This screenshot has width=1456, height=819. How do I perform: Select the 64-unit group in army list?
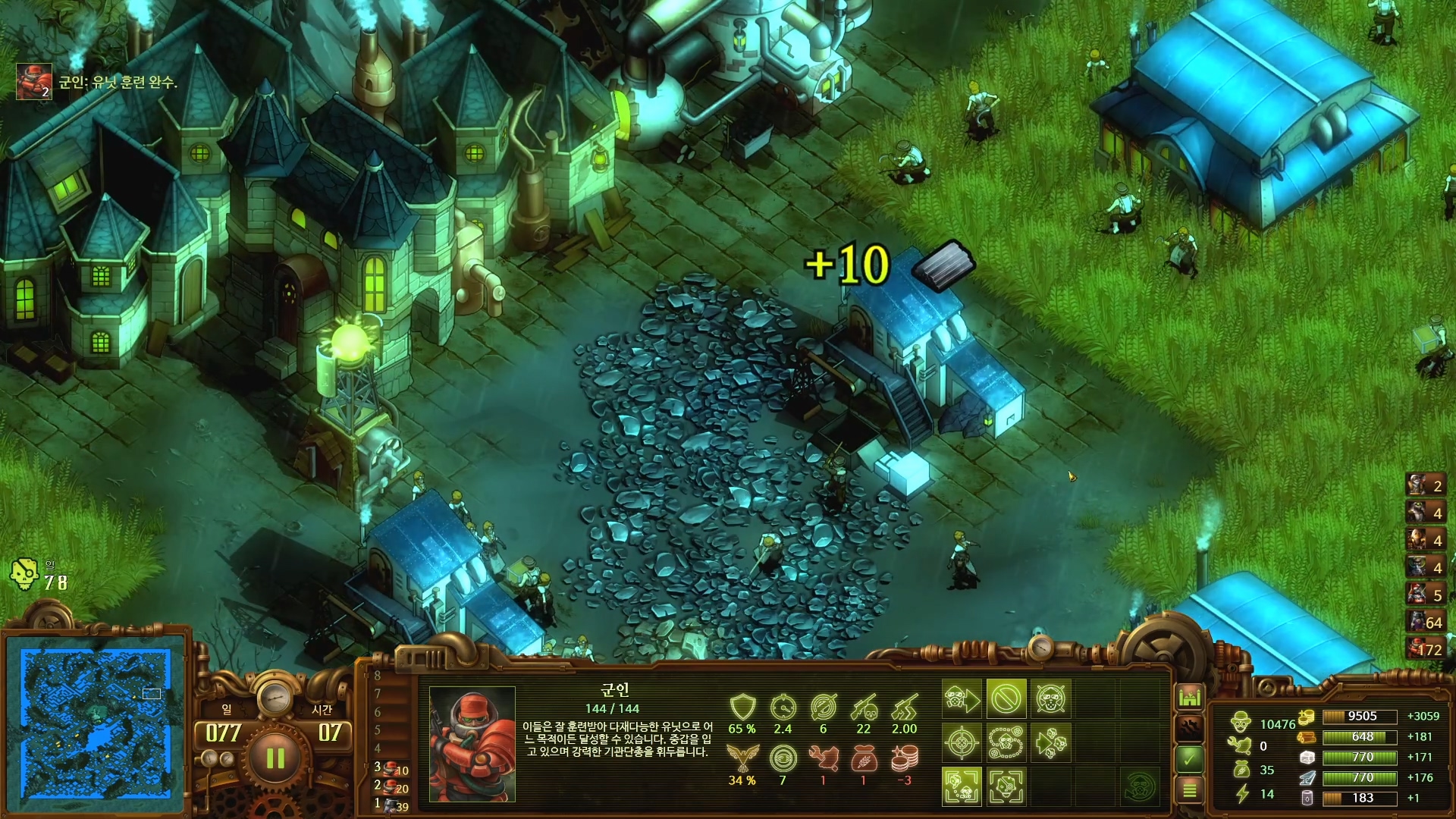(x=1425, y=622)
